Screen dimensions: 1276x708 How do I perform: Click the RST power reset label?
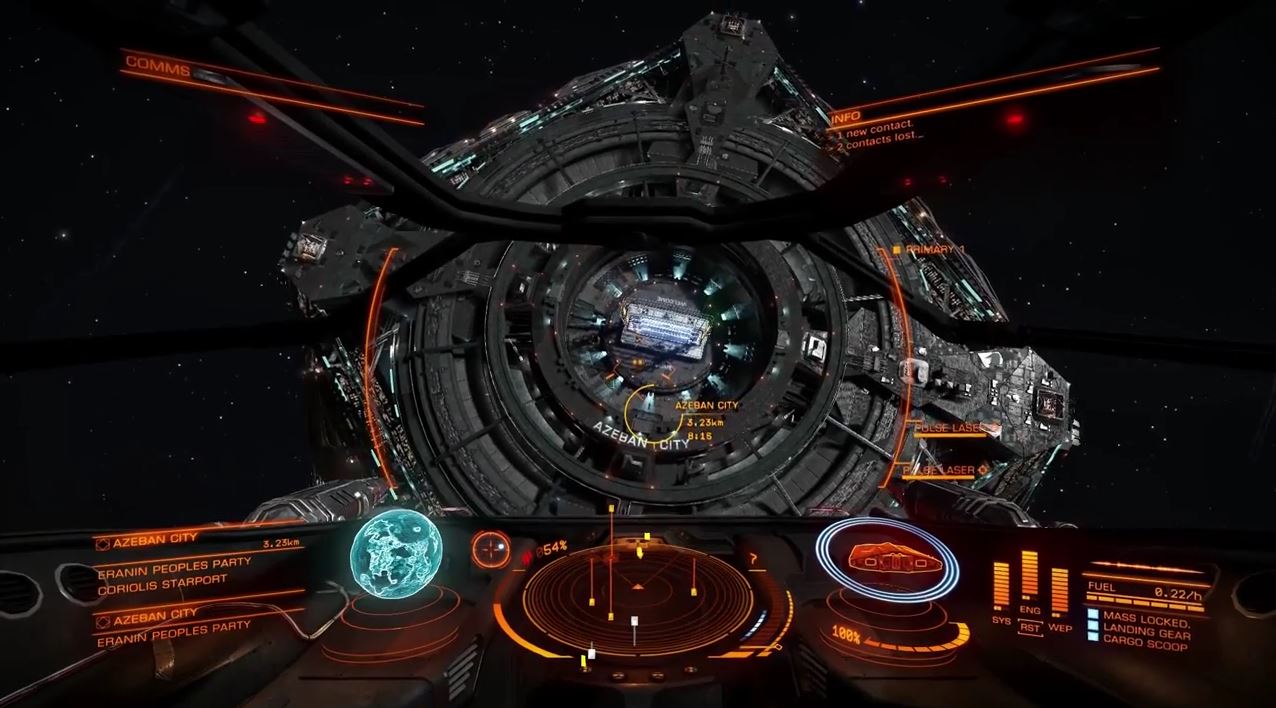click(x=1029, y=627)
